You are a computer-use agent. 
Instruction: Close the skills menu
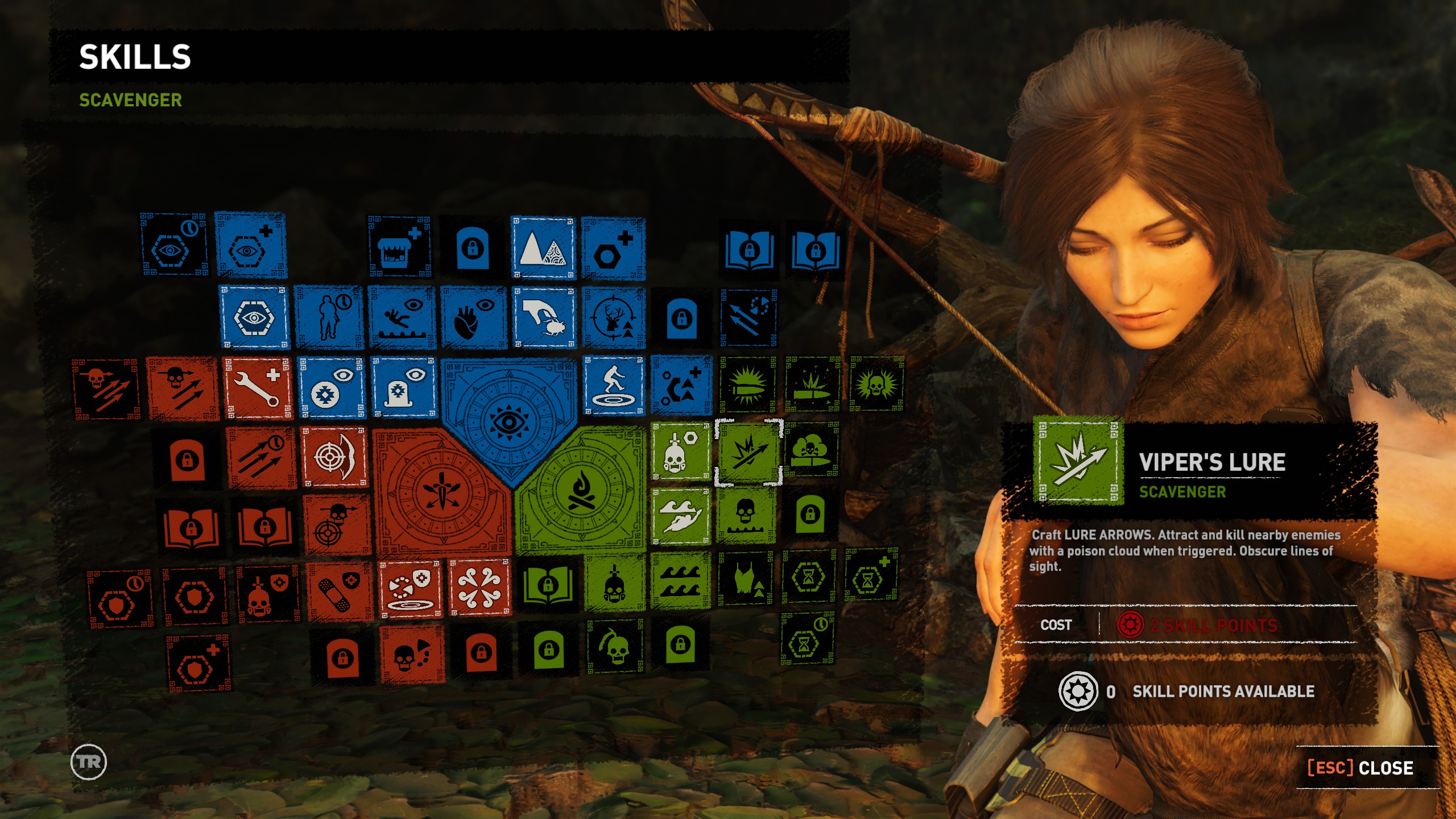[1360, 768]
